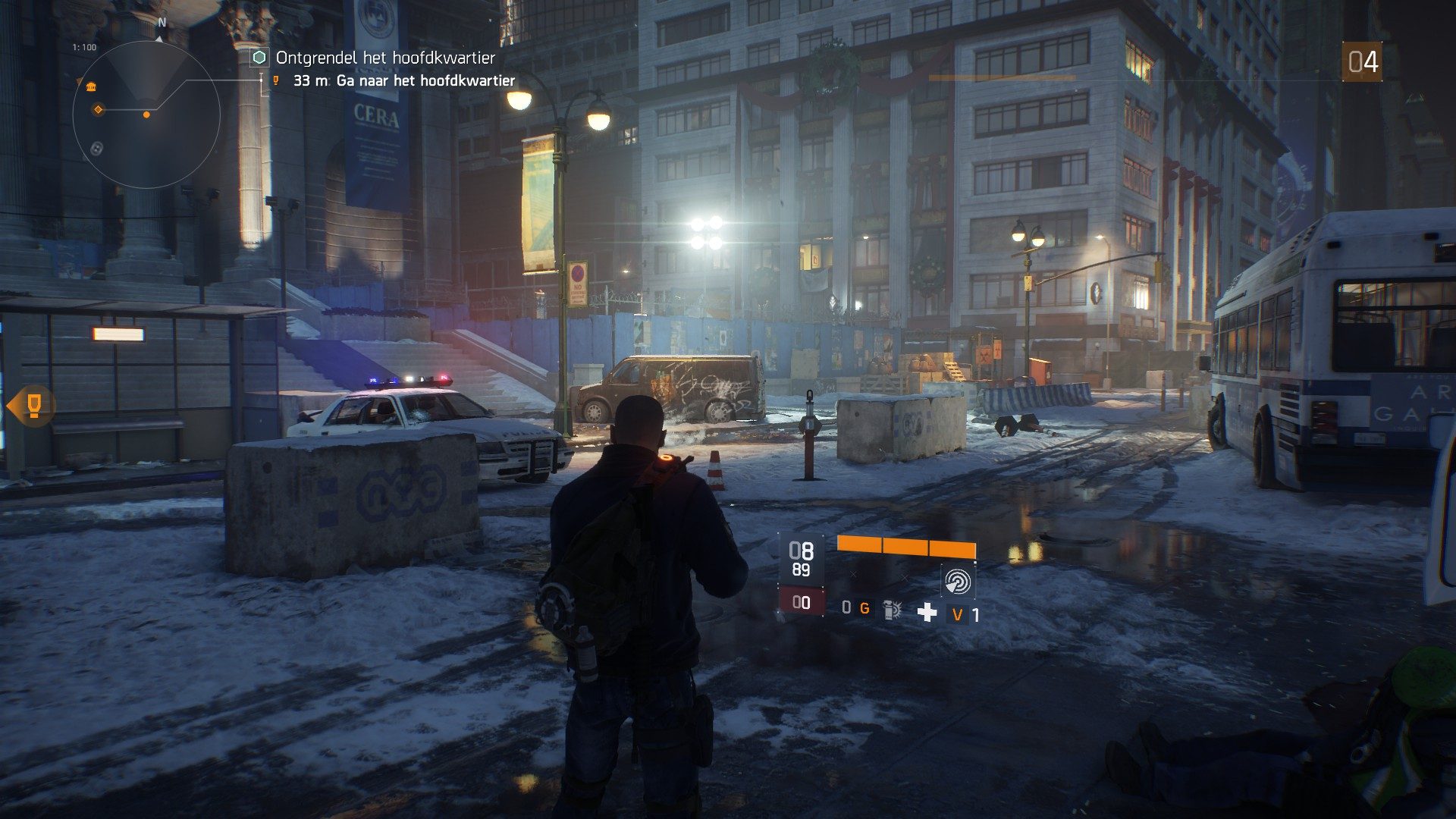Click the circular minimap
1456x819 pixels.
[146, 115]
